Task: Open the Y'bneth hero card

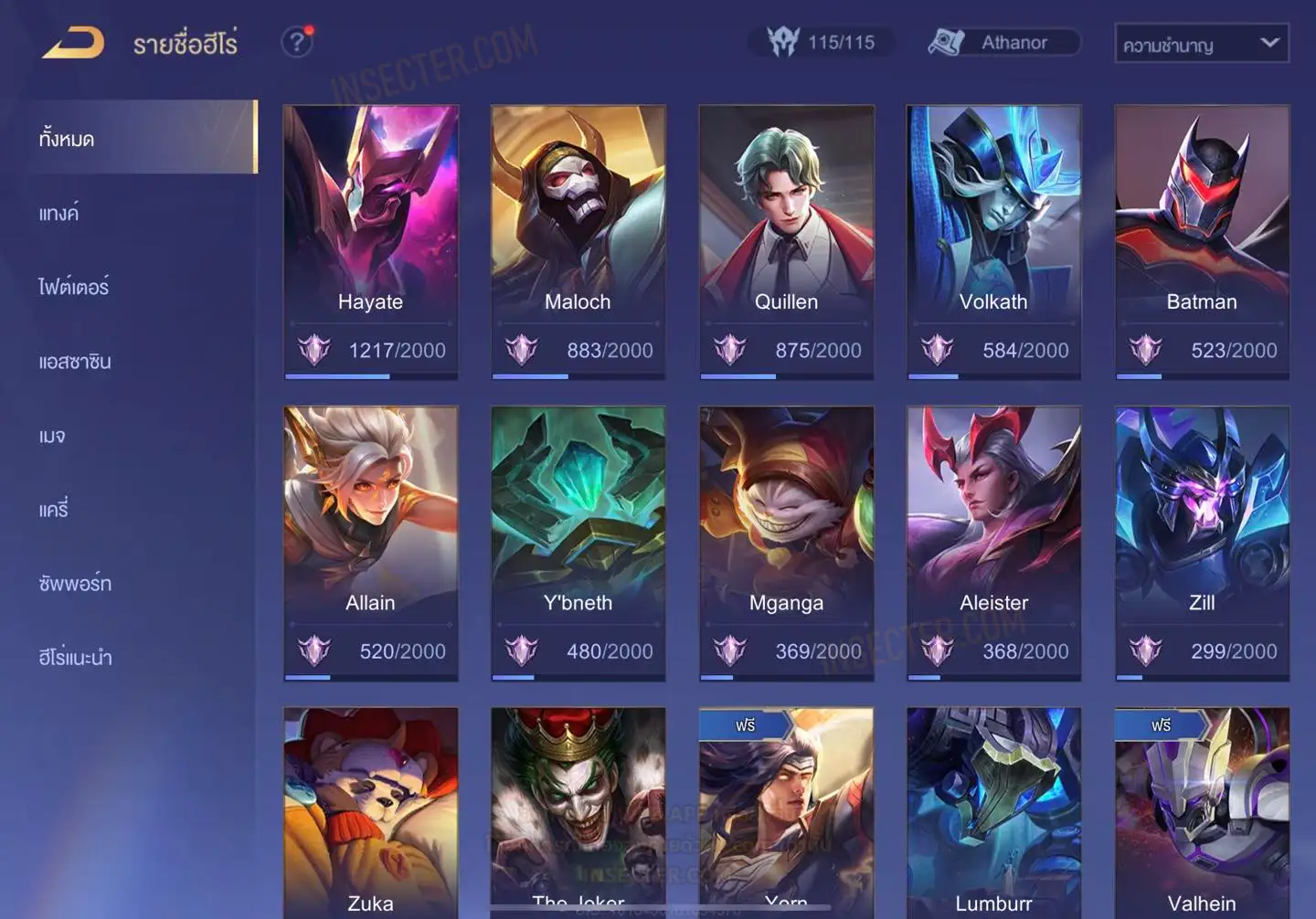Action: [x=578, y=542]
